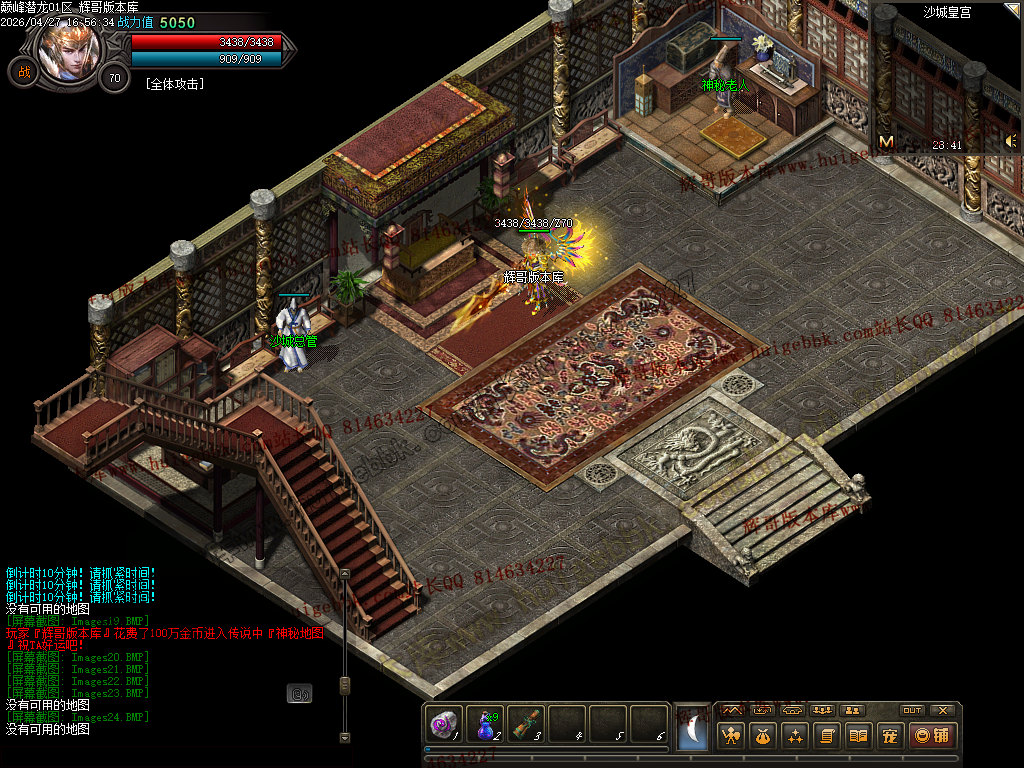Open the bag inventory icon
This screenshot has height=768, width=1024.
tap(763, 736)
